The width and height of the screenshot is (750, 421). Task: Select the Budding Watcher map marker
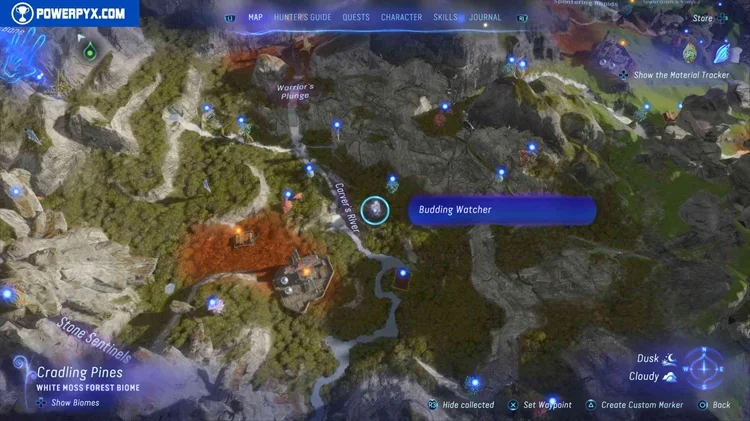tap(375, 210)
